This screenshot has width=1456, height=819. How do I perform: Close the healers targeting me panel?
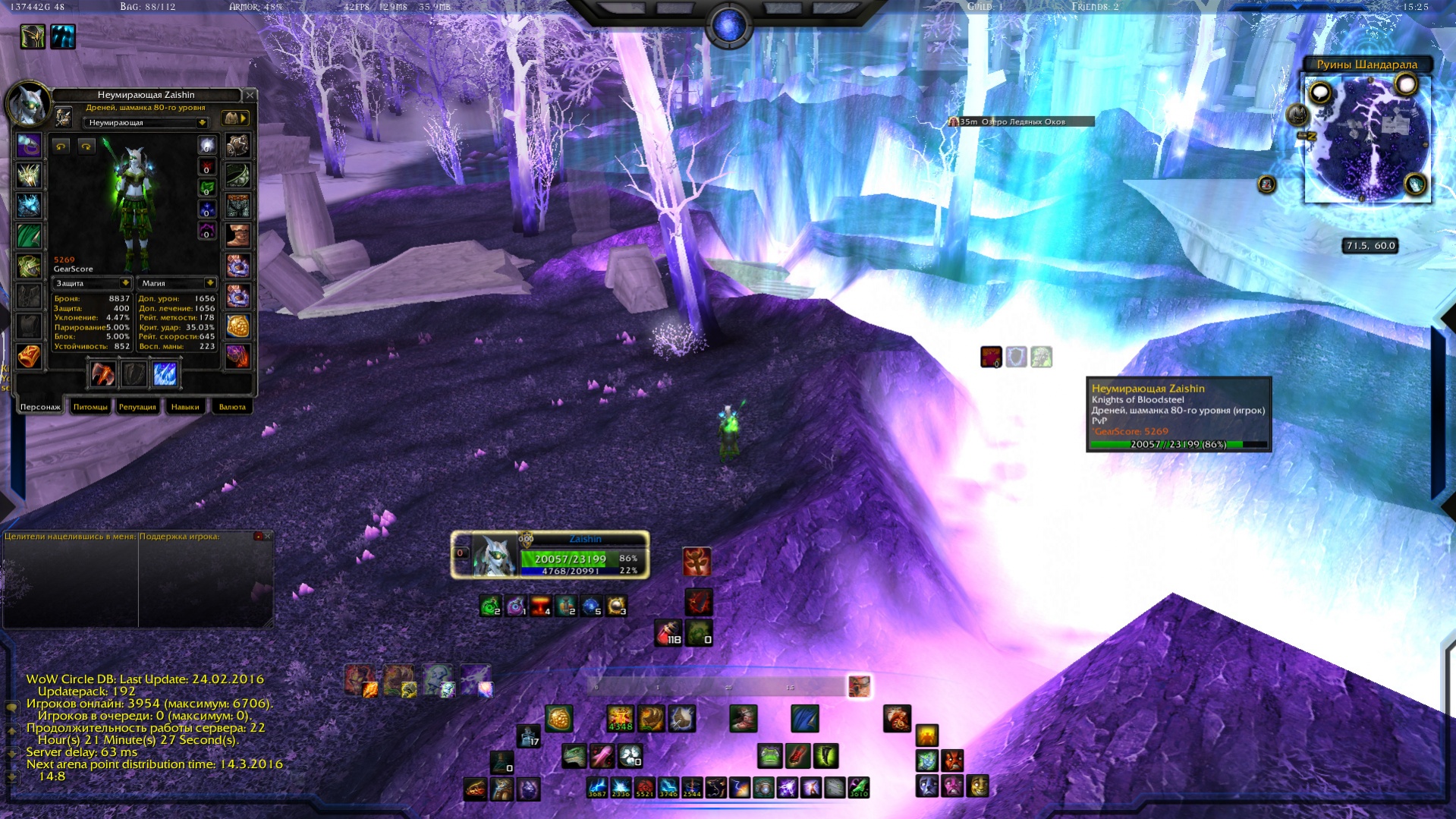point(267,536)
